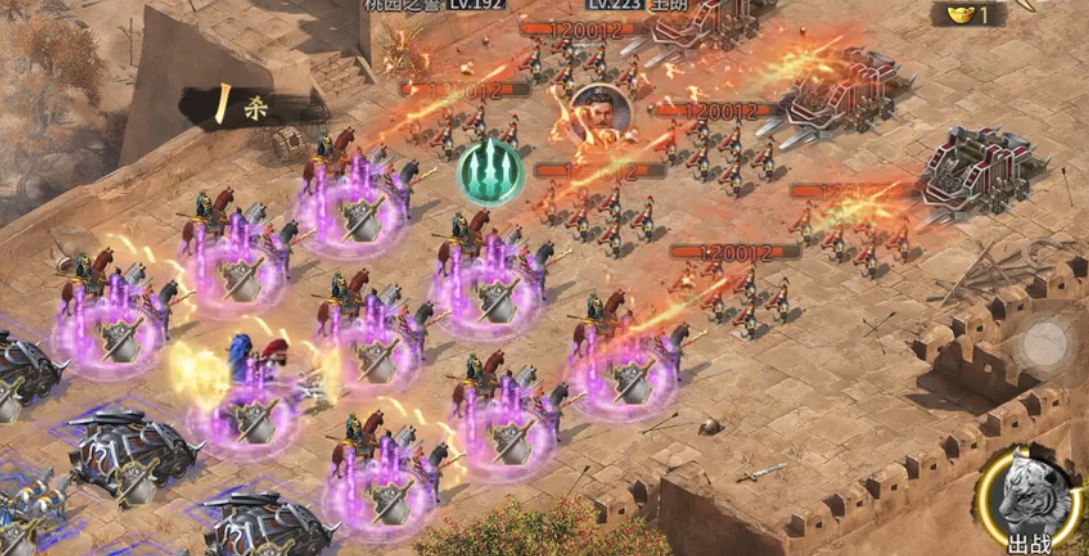The height and width of the screenshot is (556, 1089).
Task: Select the bearded general's round portrait
Action: [x=601, y=113]
